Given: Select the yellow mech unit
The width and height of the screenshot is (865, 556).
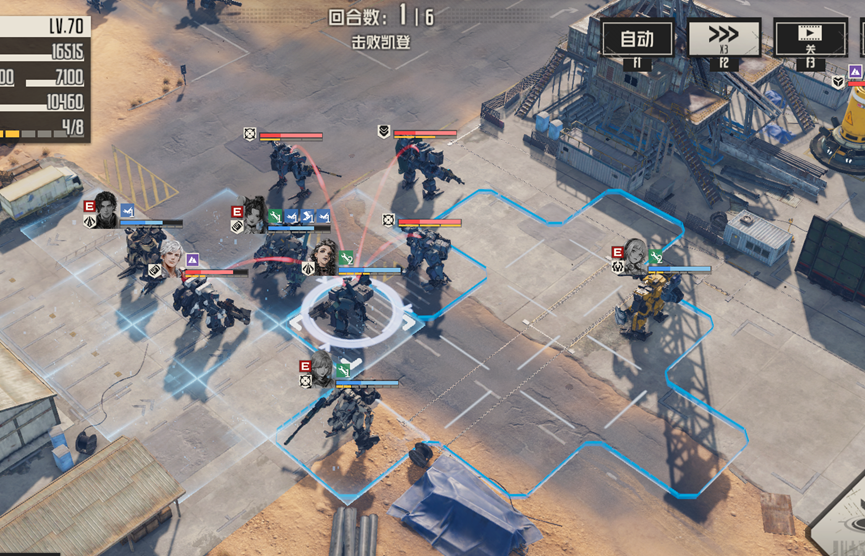Looking at the screenshot, I should pos(645,303).
